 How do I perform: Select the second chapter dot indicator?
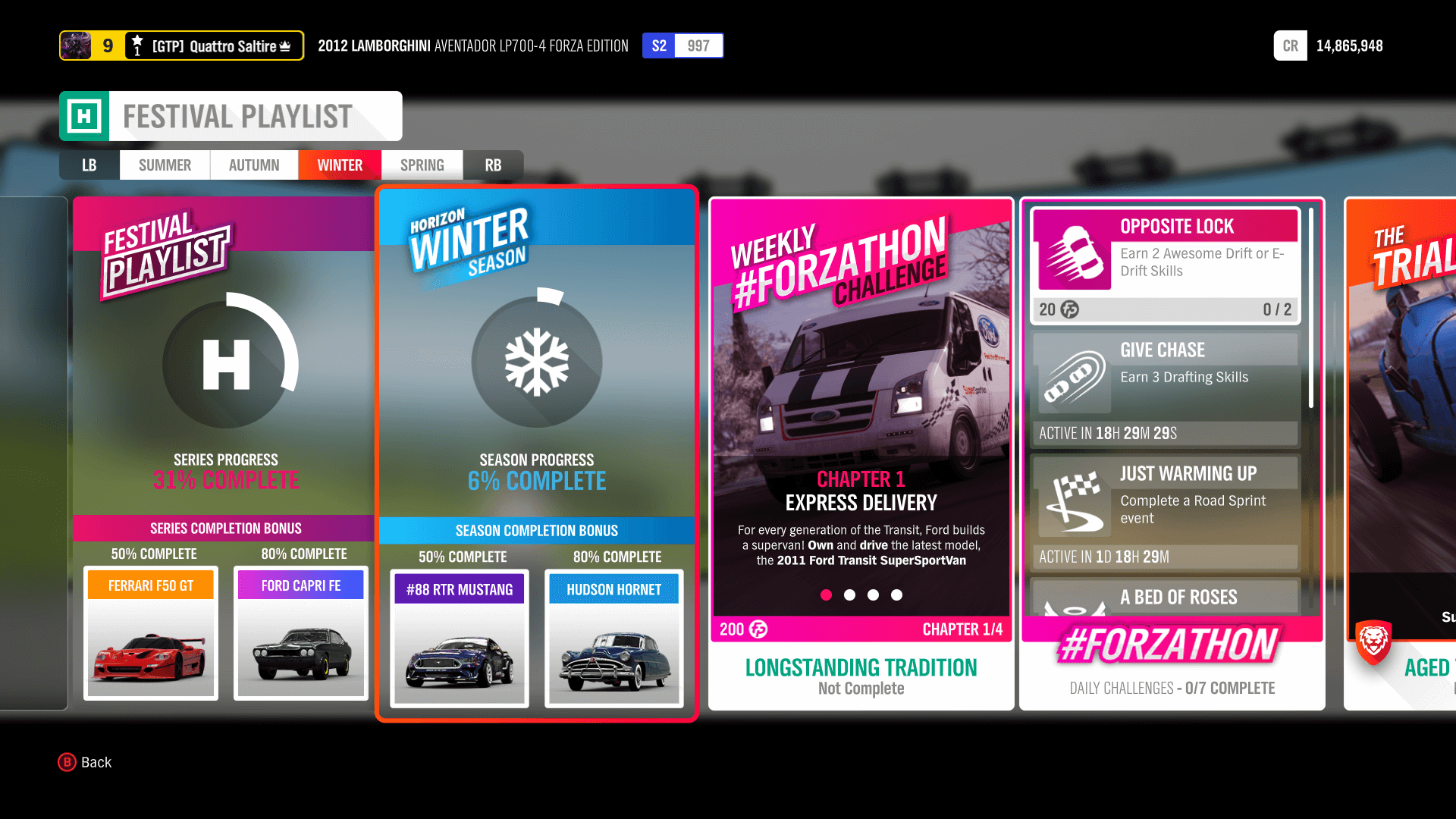pyautogui.click(x=849, y=596)
